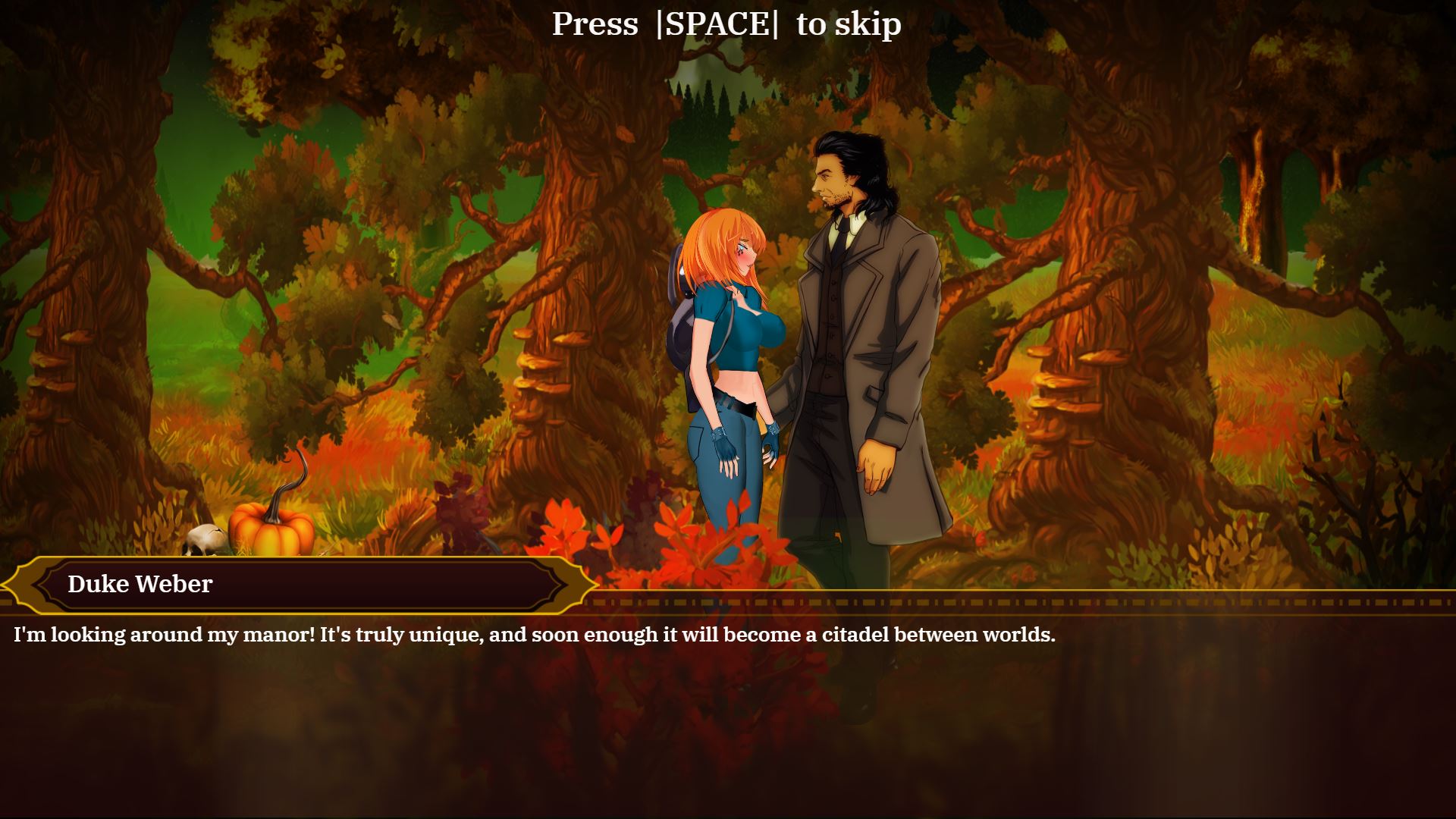1456x819 pixels.
Task: Click the Press SPACE to skip prompt
Action: (726, 24)
